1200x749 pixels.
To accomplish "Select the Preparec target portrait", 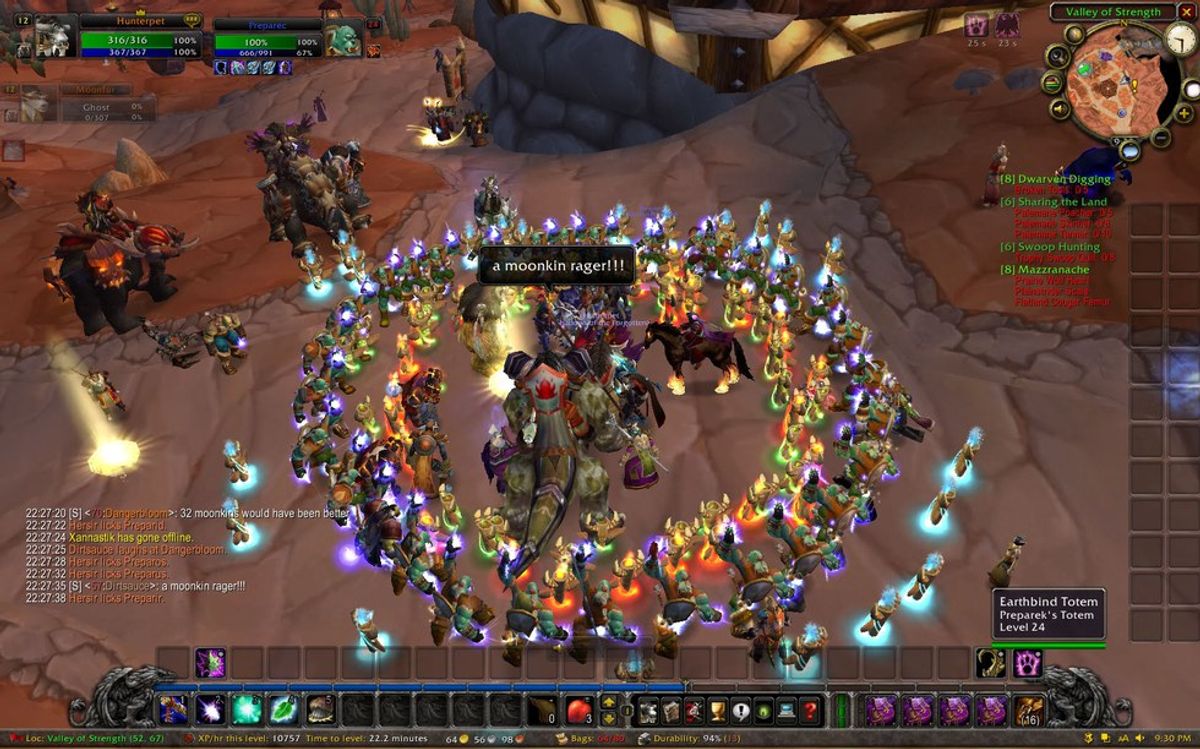I will 344,38.
